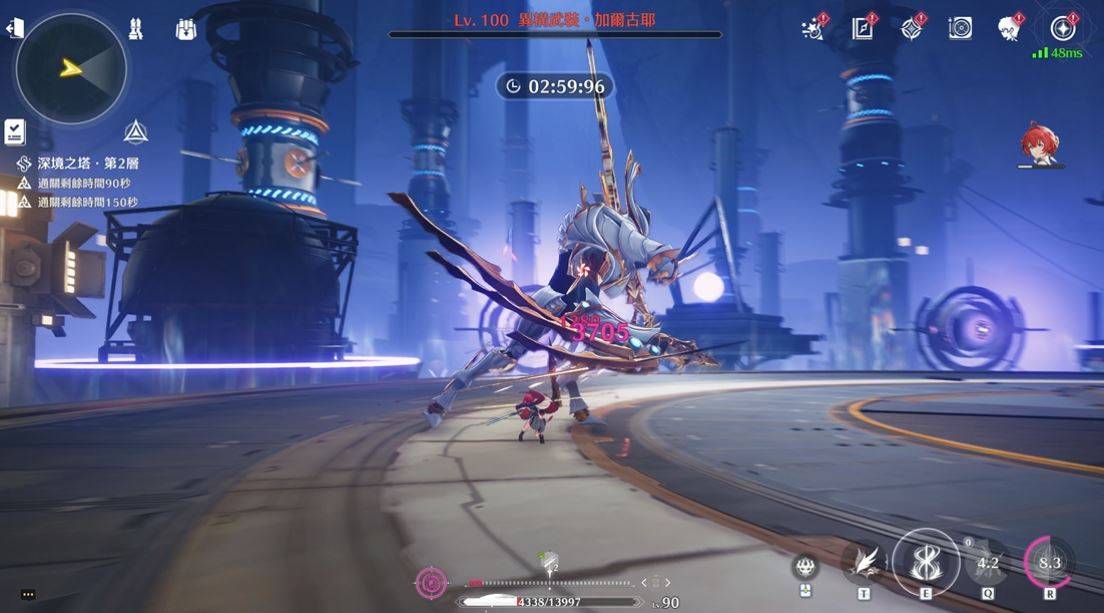Open the circular star menu icon
1104x613 pixels.
point(1063,27)
